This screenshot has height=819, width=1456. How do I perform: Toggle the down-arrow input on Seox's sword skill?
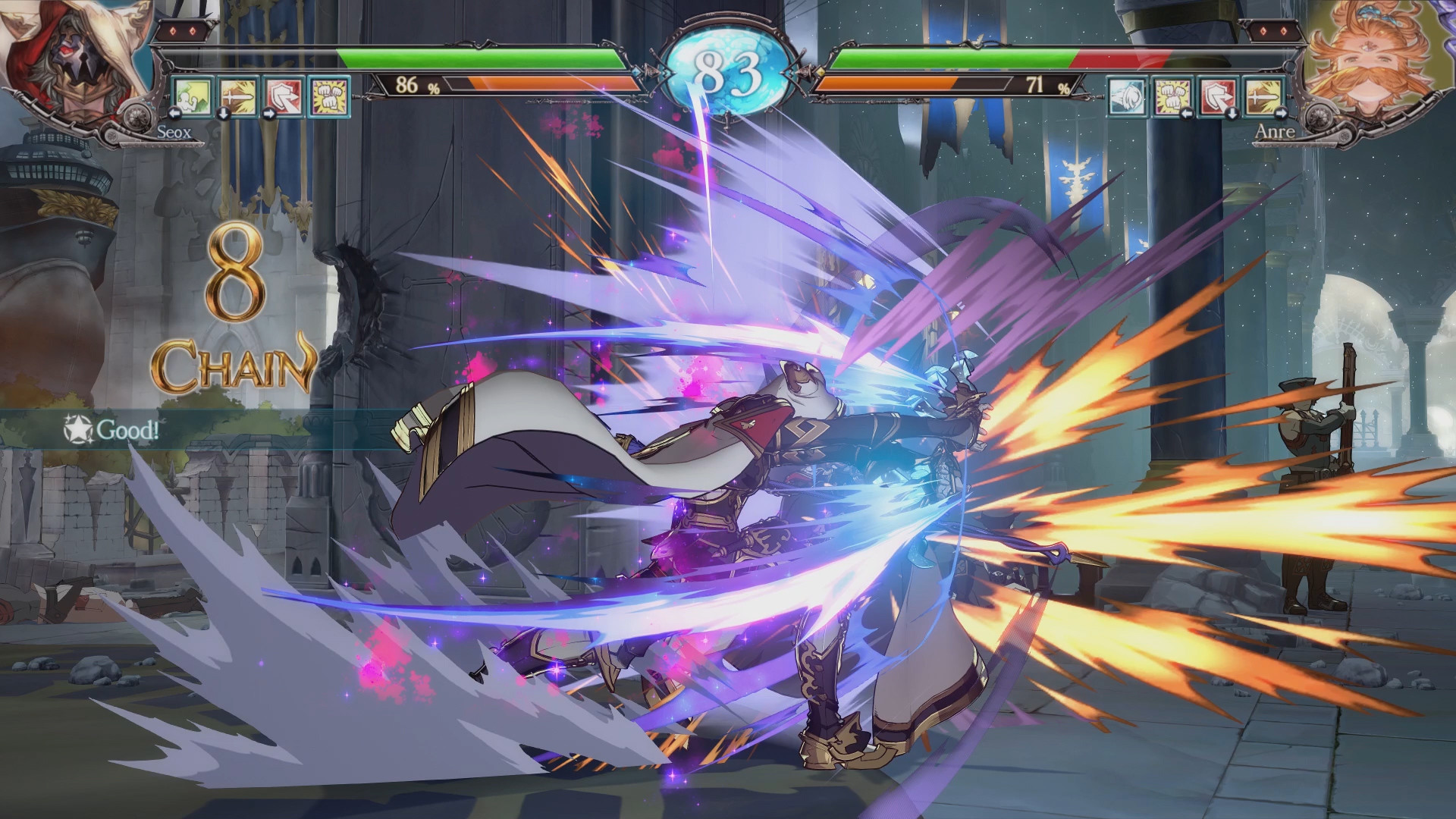tap(223, 115)
